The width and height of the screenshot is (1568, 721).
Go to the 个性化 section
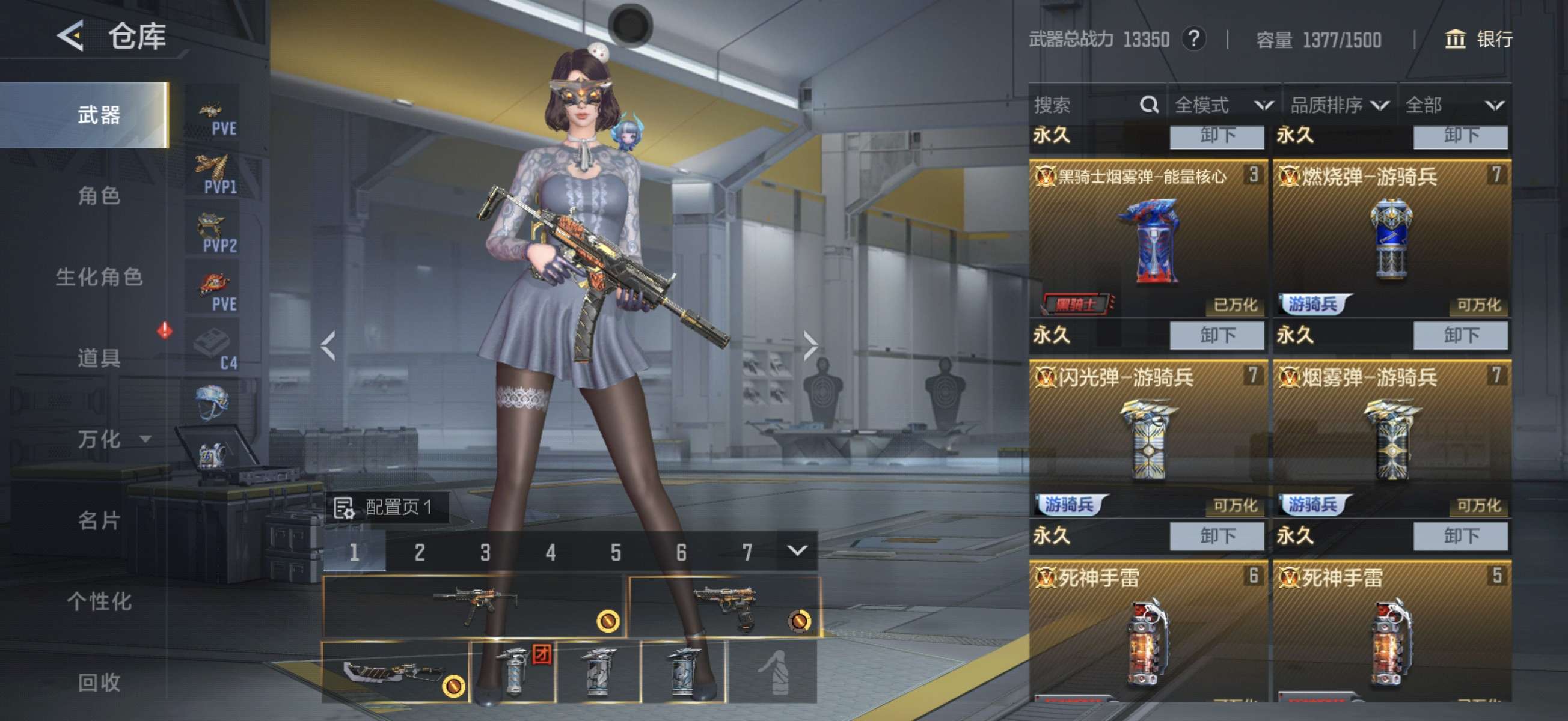tap(99, 601)
